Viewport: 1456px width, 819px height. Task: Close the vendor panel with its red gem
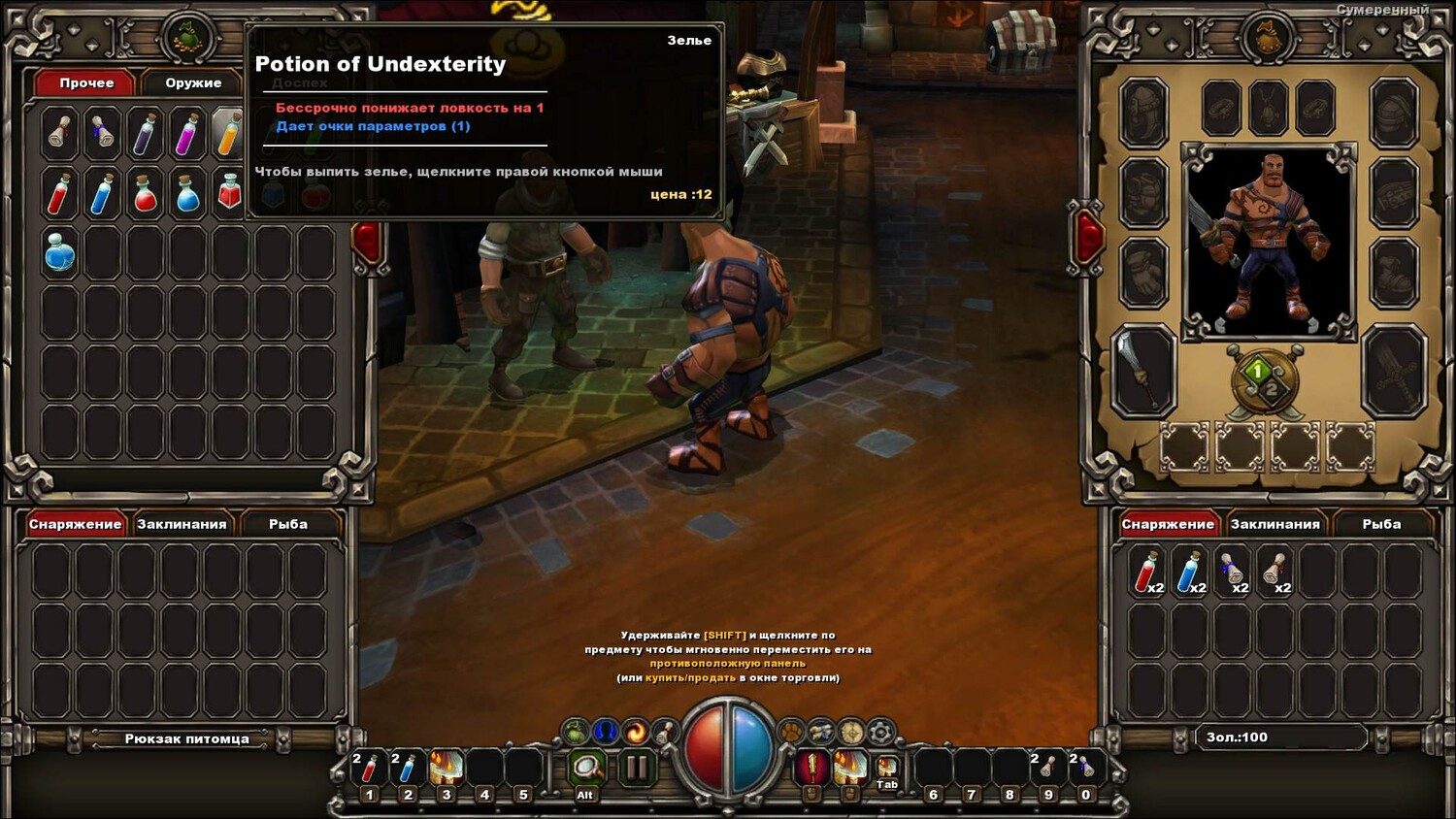(368, 240)
